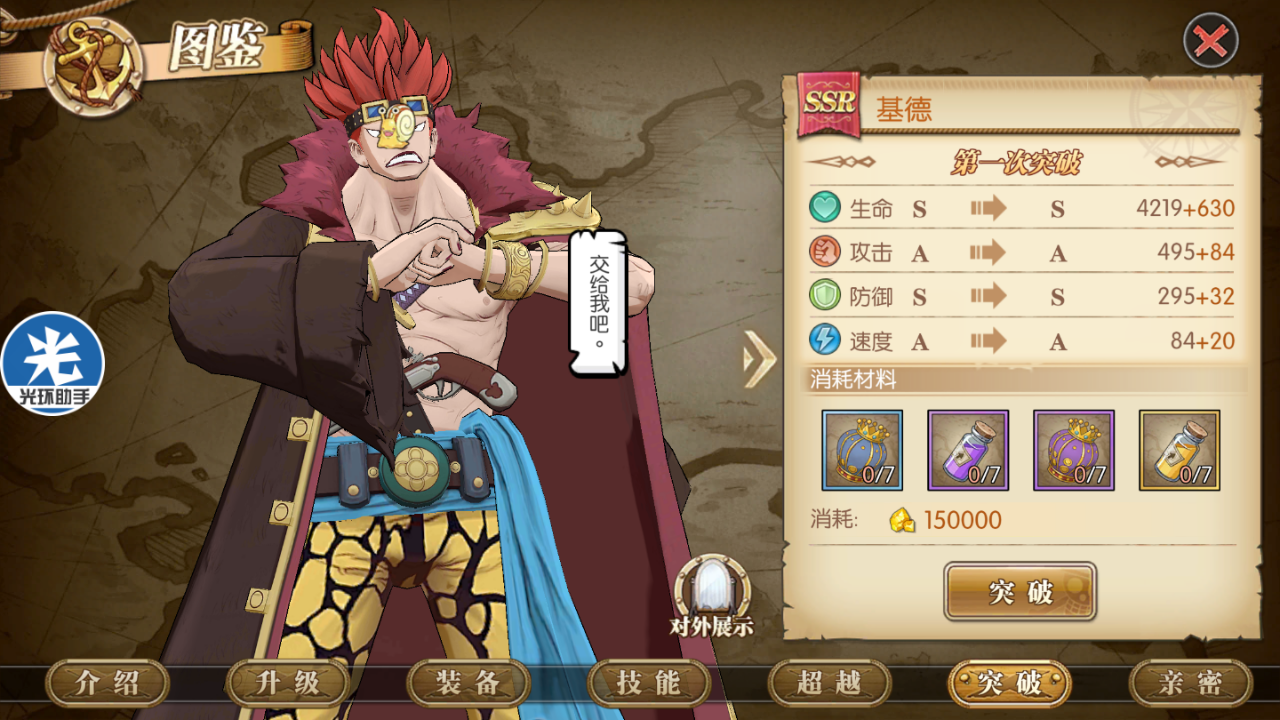The width and height of the screenshot is (1280, 720).
Task: Go to the 亲密 intimacy tab
Action: point(1190,684)
